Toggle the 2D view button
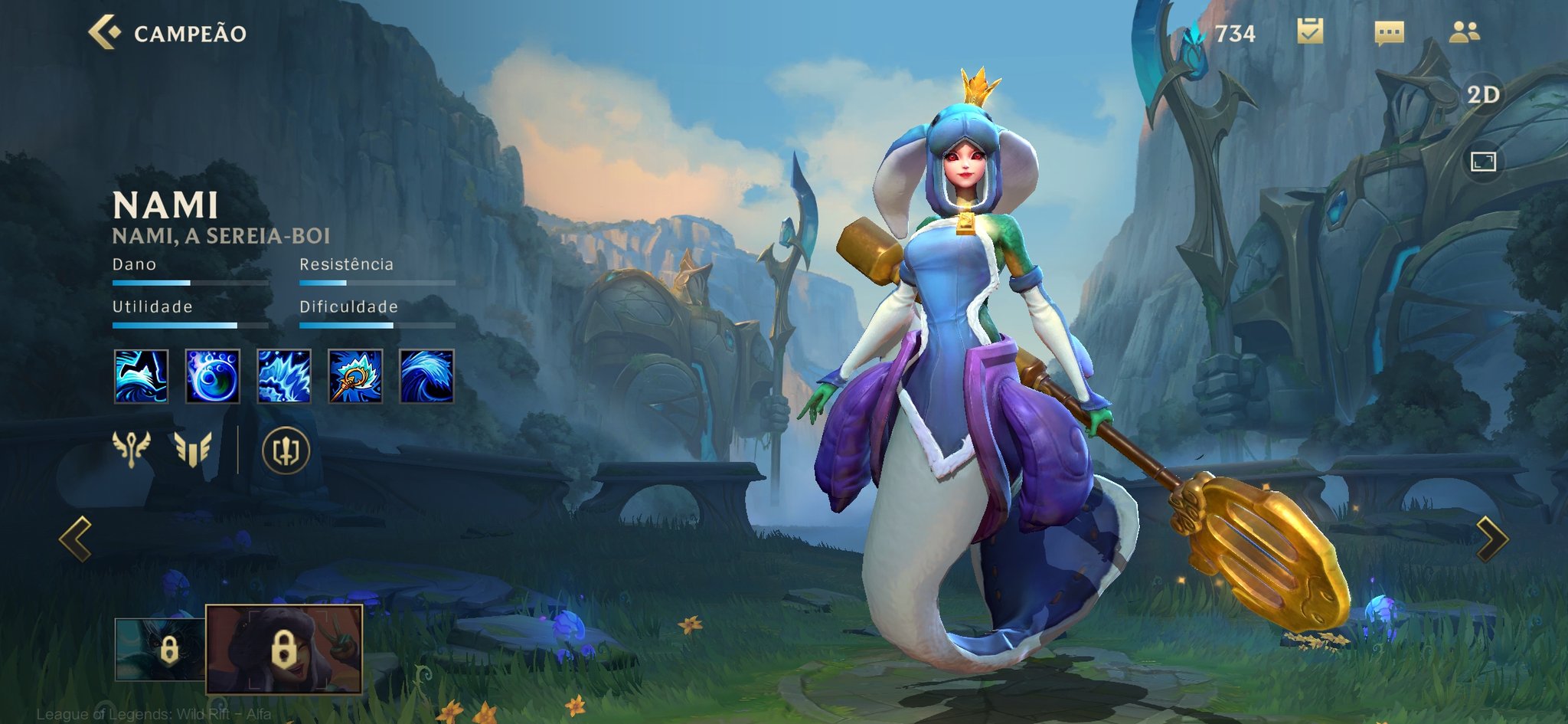The height and width of the screenshot is (724, 1568). coord(1483,94)
